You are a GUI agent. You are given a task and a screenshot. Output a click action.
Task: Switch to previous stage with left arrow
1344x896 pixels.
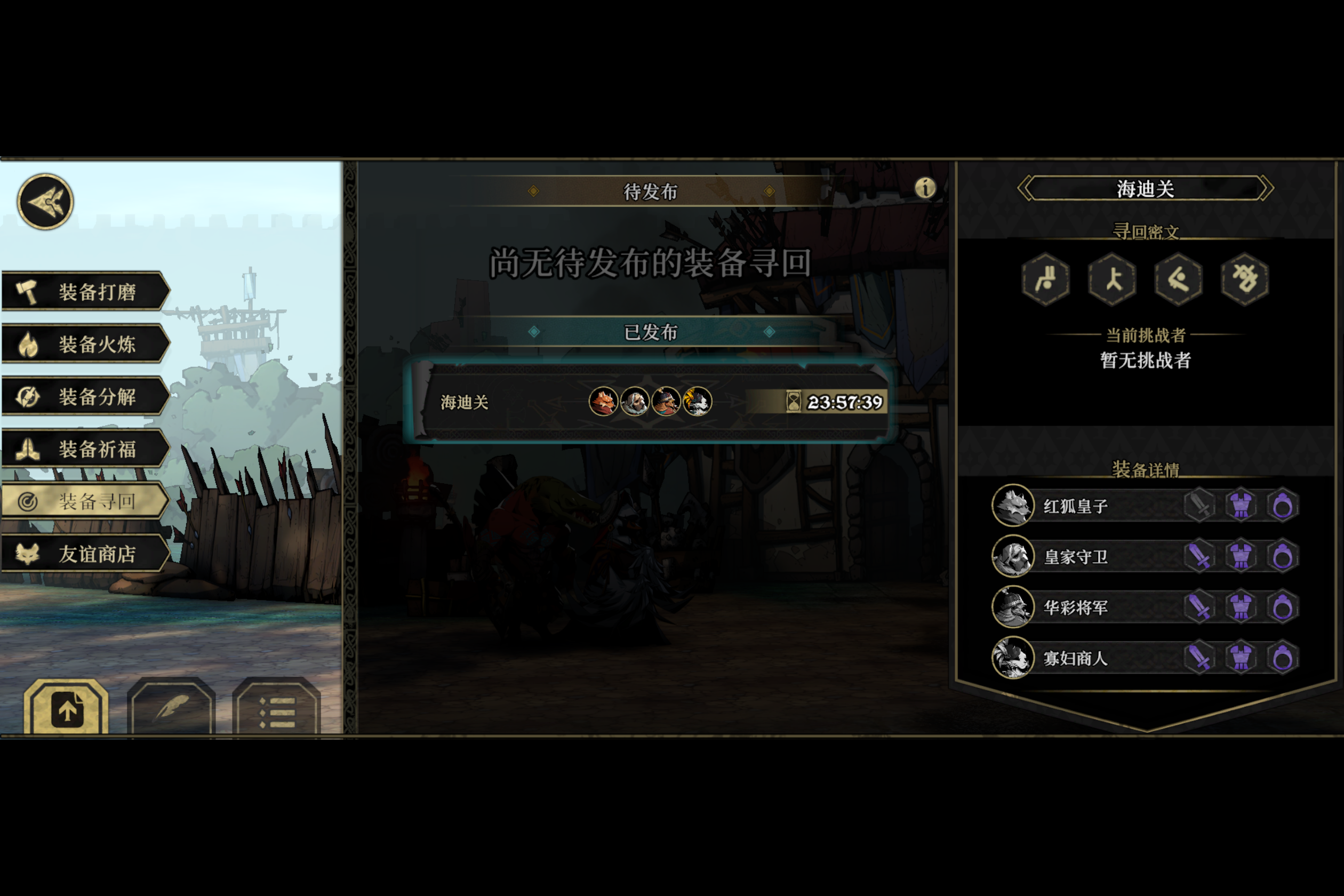pos(1025,188)
